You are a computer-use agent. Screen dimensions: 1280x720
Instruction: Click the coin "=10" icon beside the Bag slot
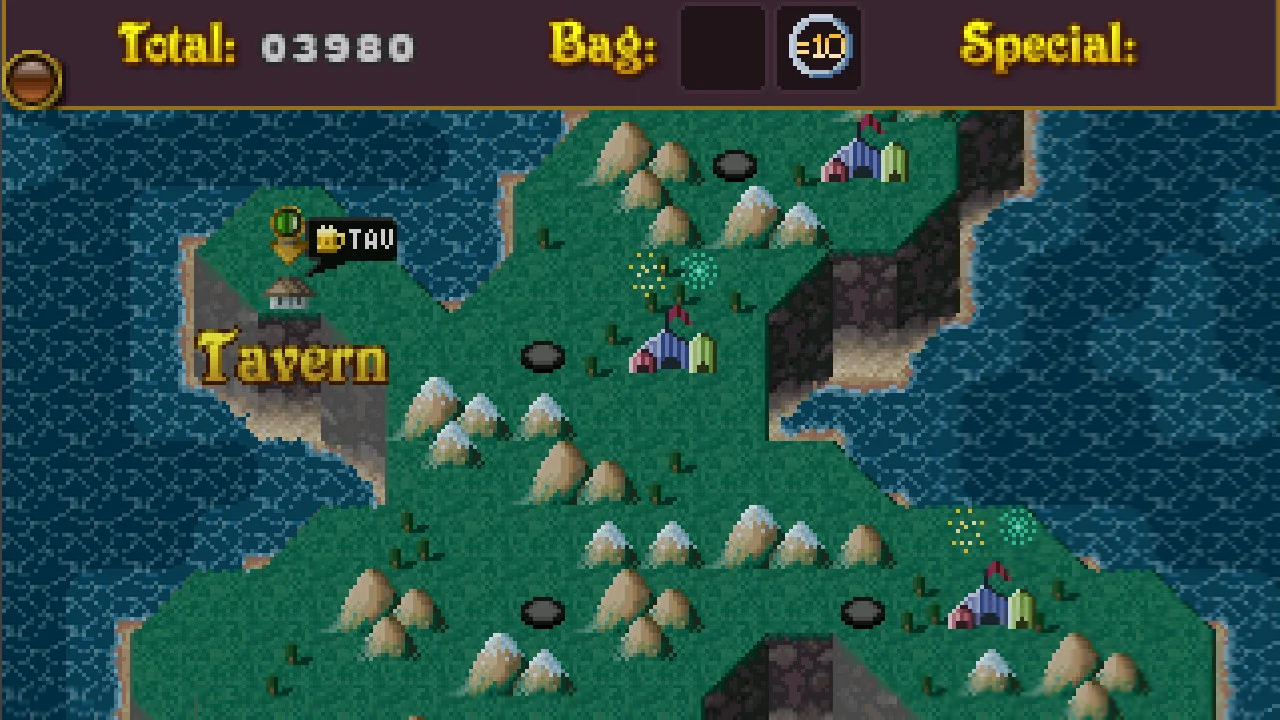coord(818,45)
